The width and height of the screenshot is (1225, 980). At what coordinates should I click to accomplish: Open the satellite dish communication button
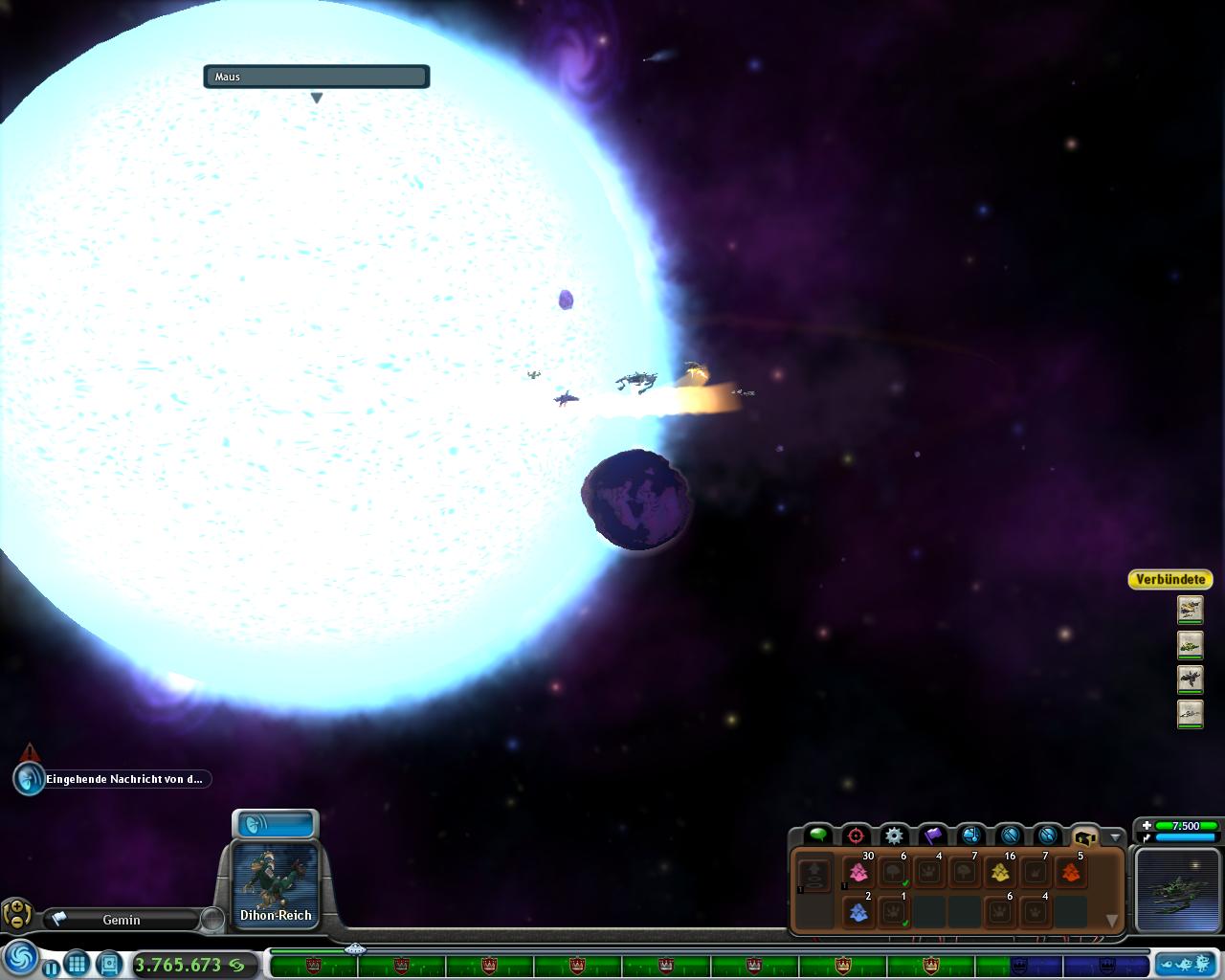(275, 824)
